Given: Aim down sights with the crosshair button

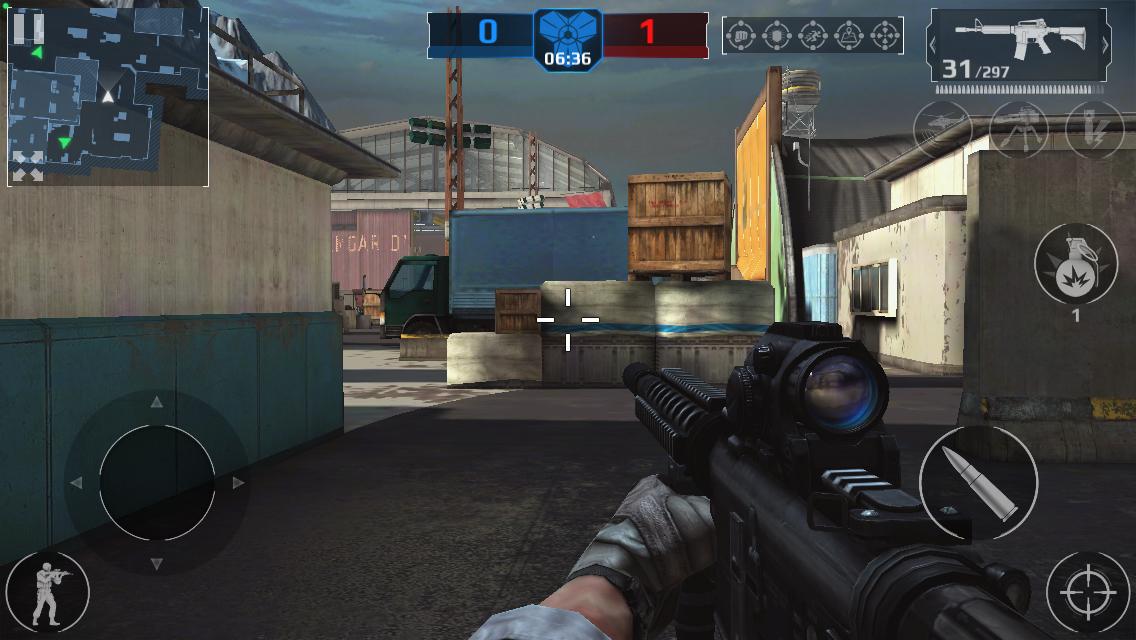Looking at the screenshot, I should 1088,592.
